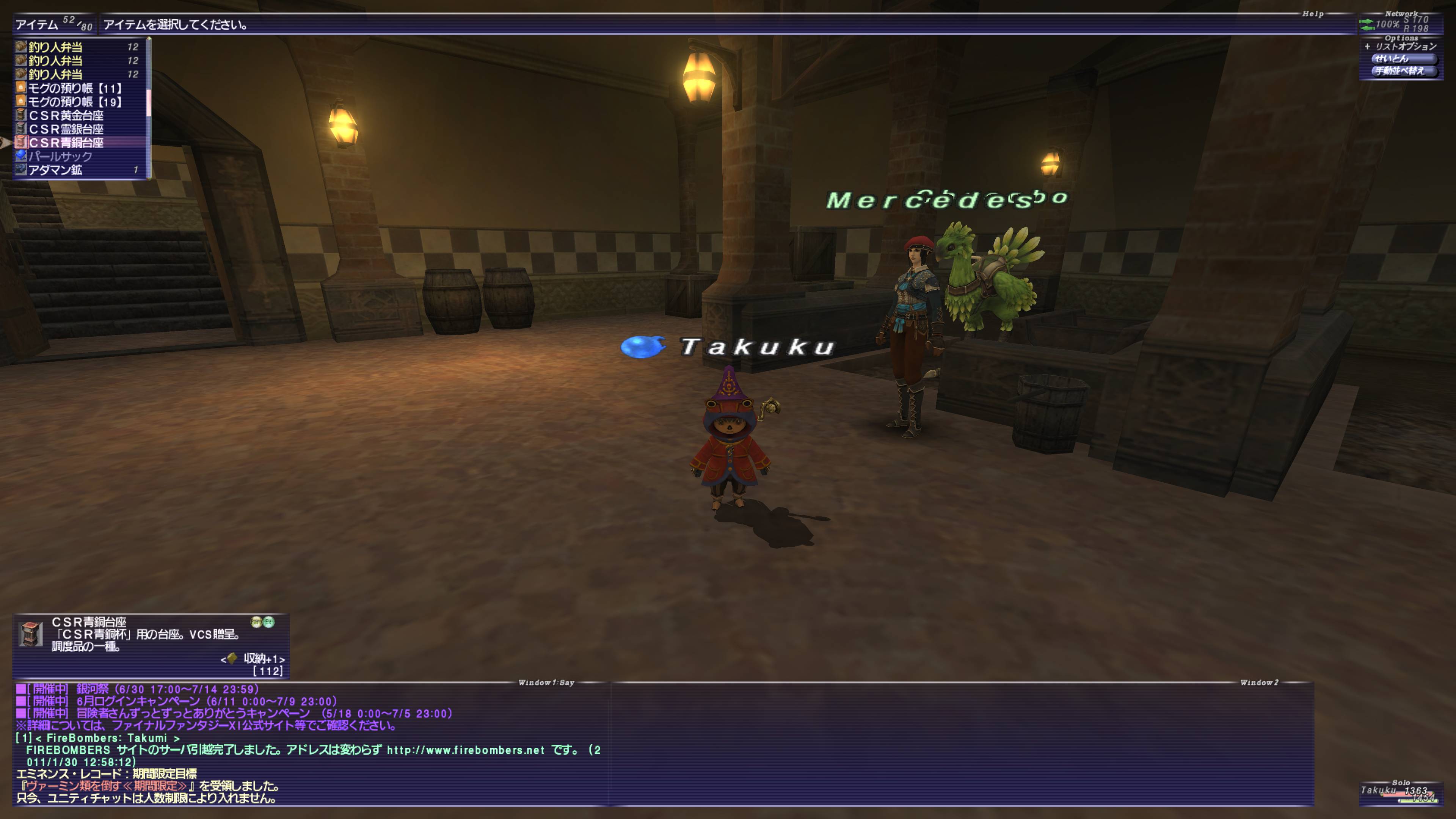Click the Window 2 chat log panel
1456x819 pixels.
click(961, 743)
